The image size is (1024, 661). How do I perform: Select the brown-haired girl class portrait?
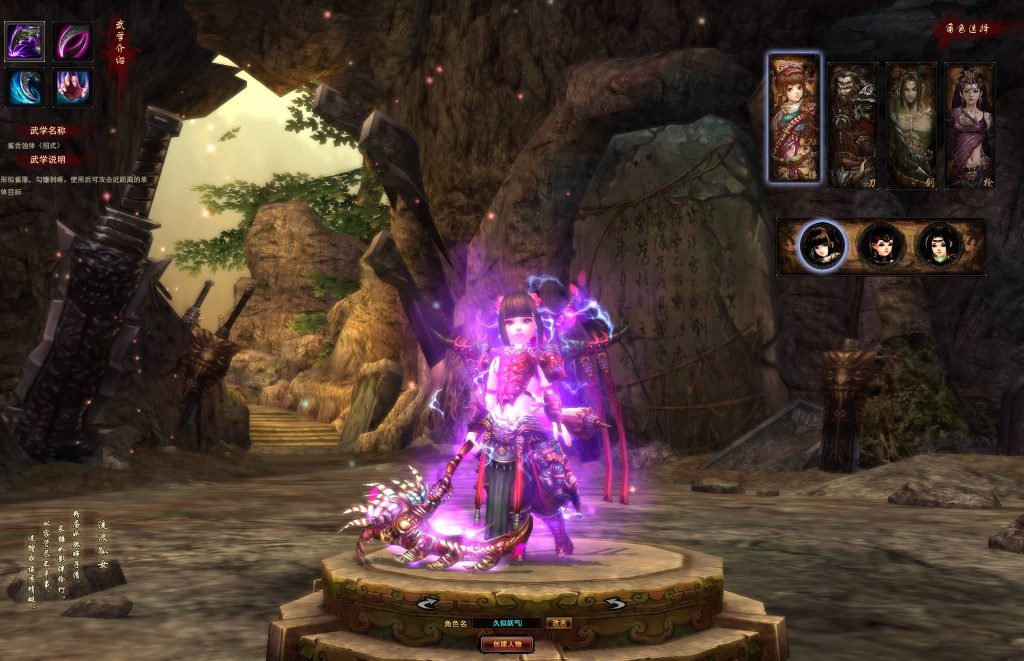[x=795, y=118]
